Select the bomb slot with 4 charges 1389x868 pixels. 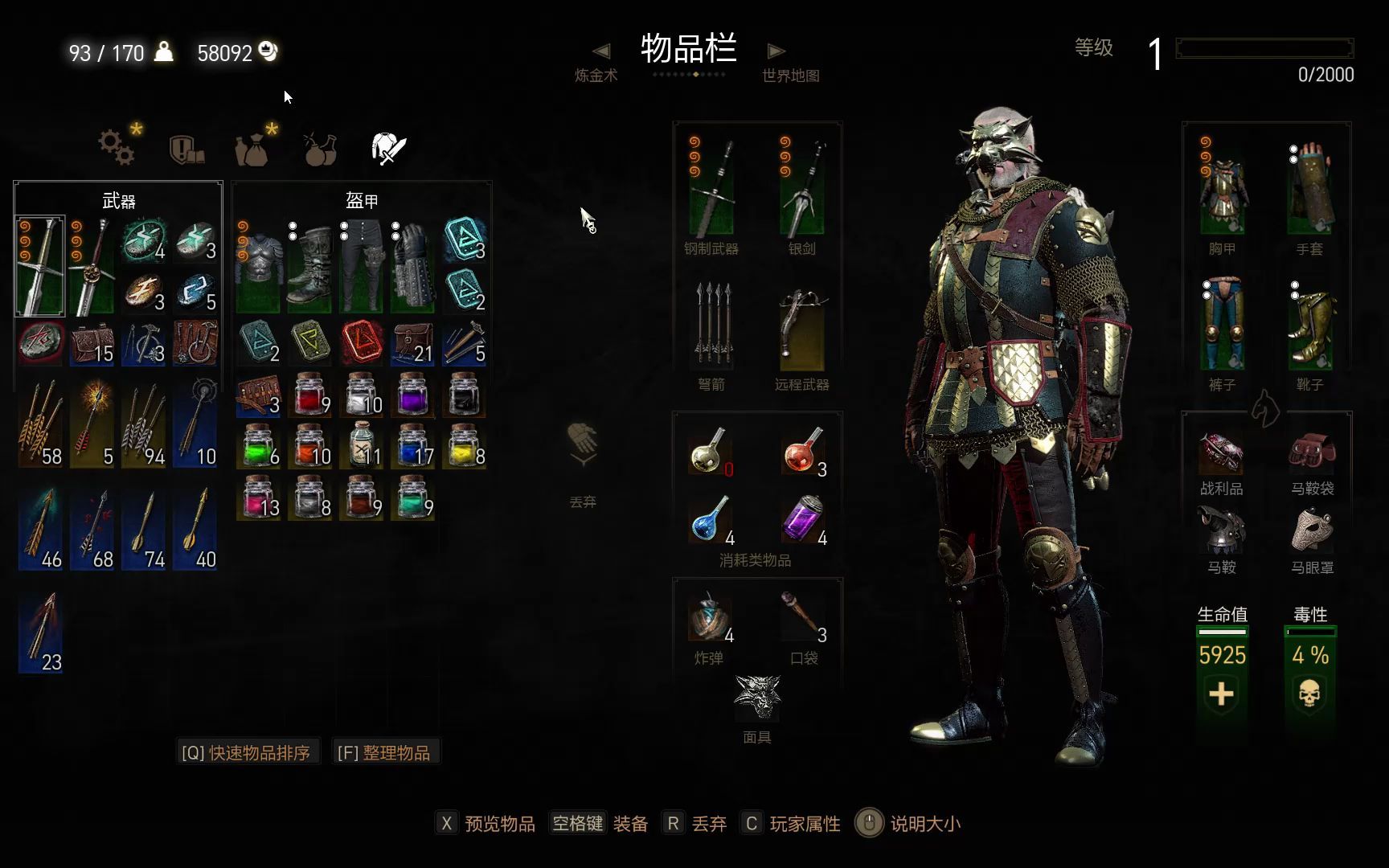pos(711,617)
